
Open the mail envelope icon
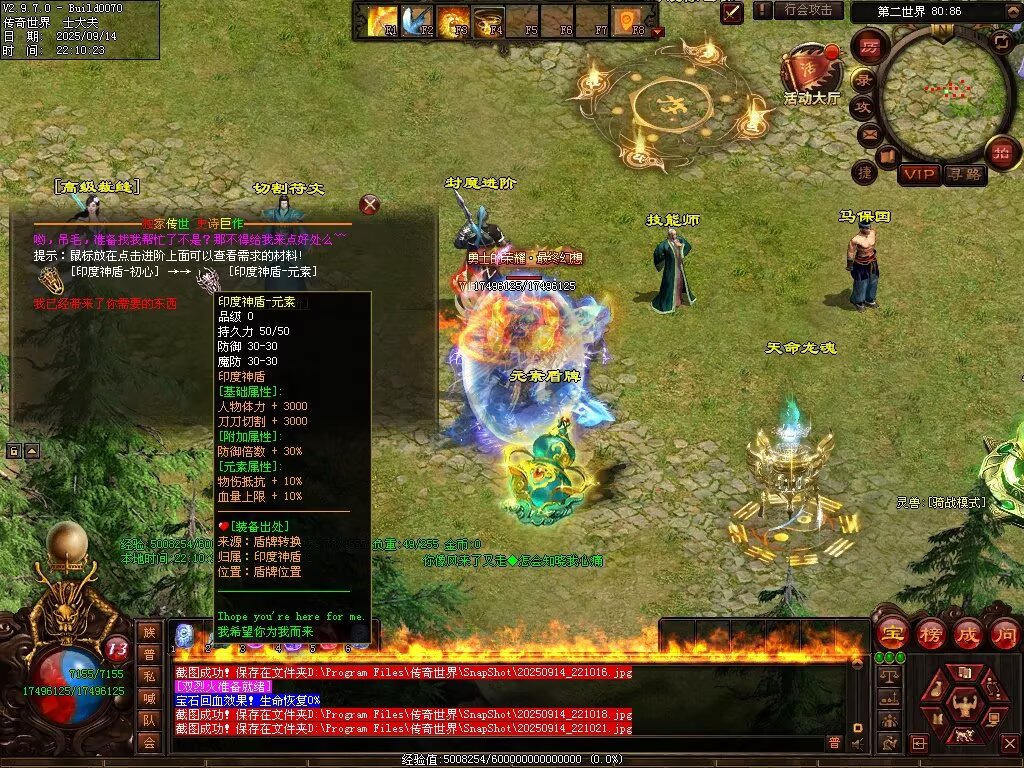coord(868,134)
